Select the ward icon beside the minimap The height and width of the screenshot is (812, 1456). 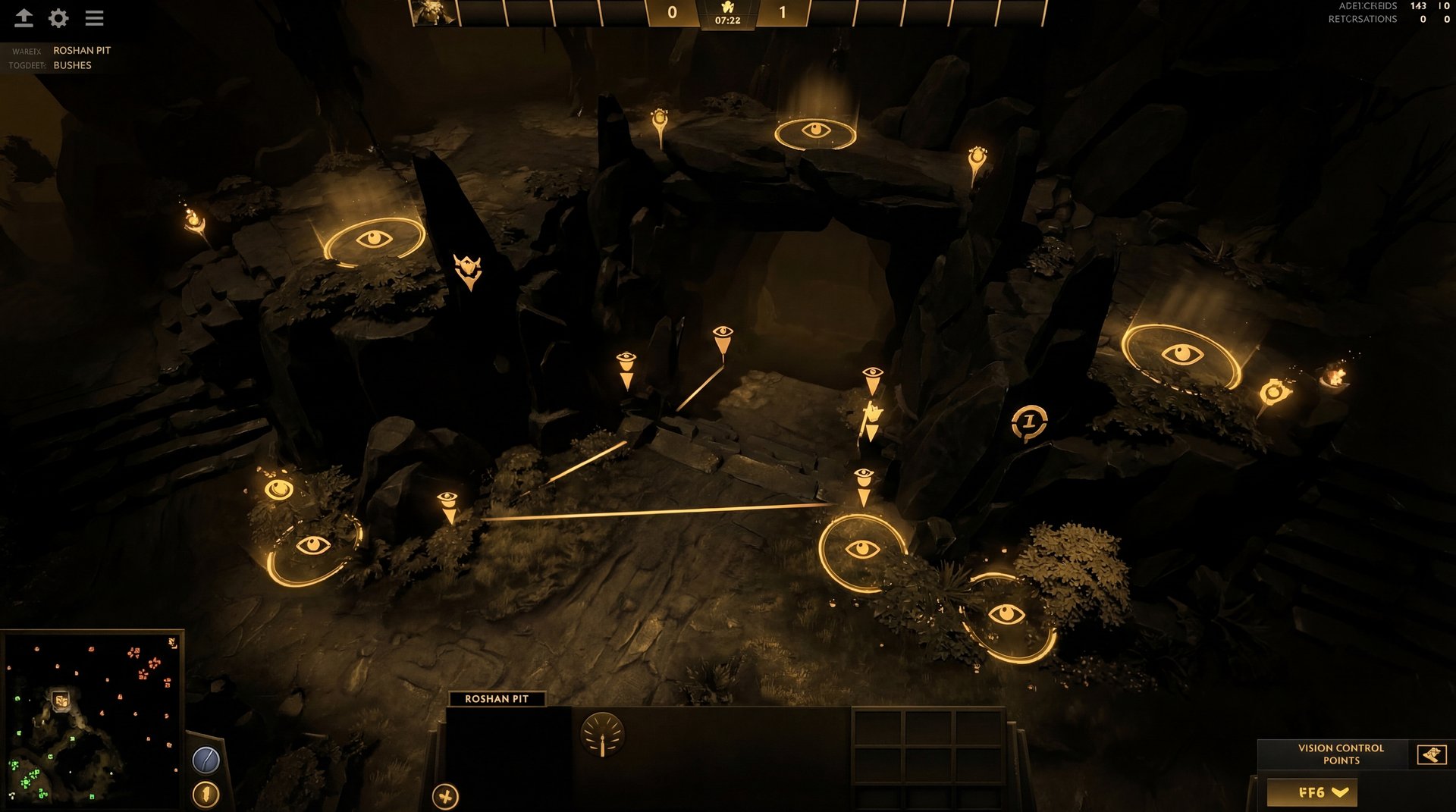point(205,792)
